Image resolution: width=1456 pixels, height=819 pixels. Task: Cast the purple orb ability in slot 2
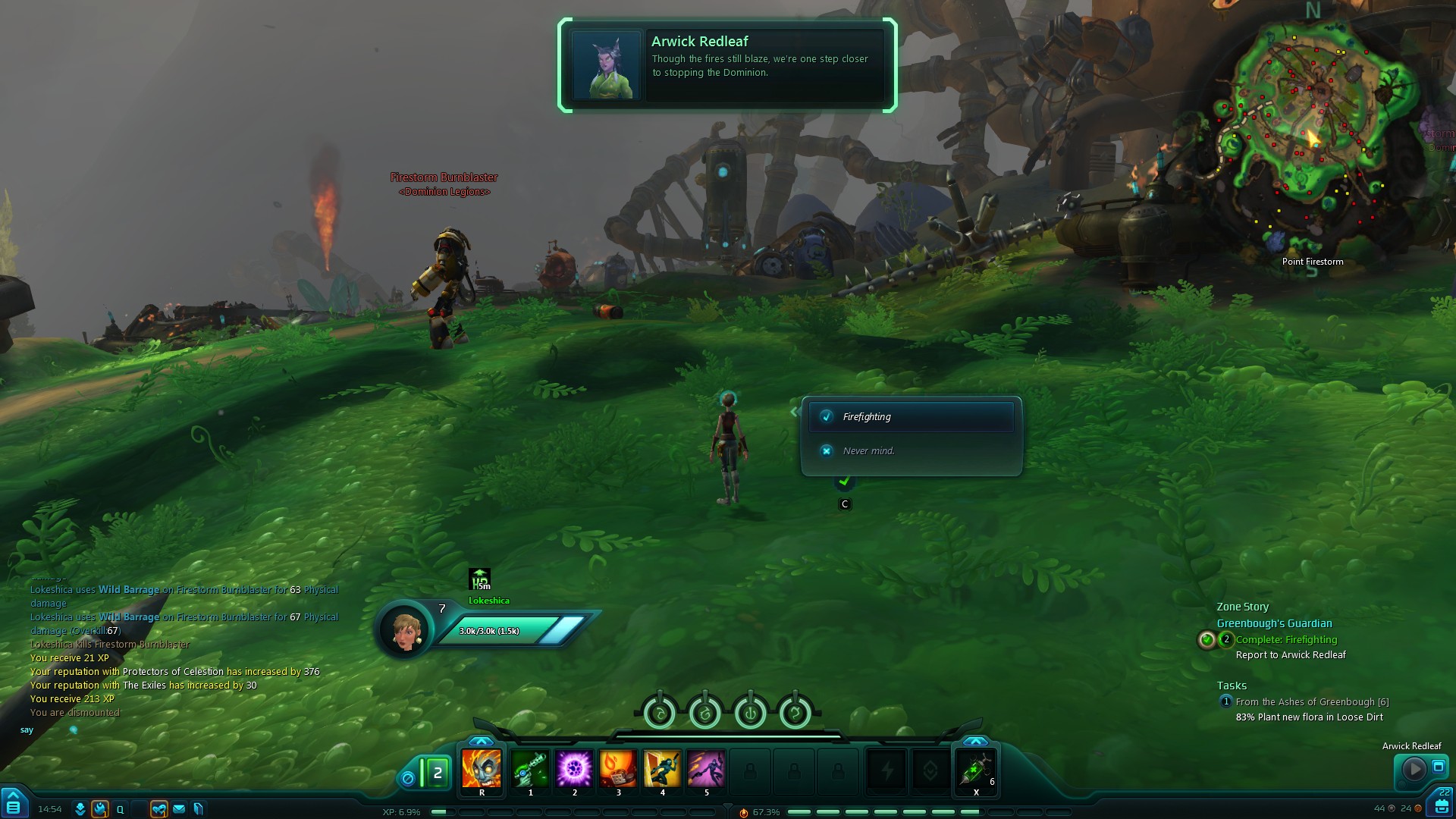point(574,768)
